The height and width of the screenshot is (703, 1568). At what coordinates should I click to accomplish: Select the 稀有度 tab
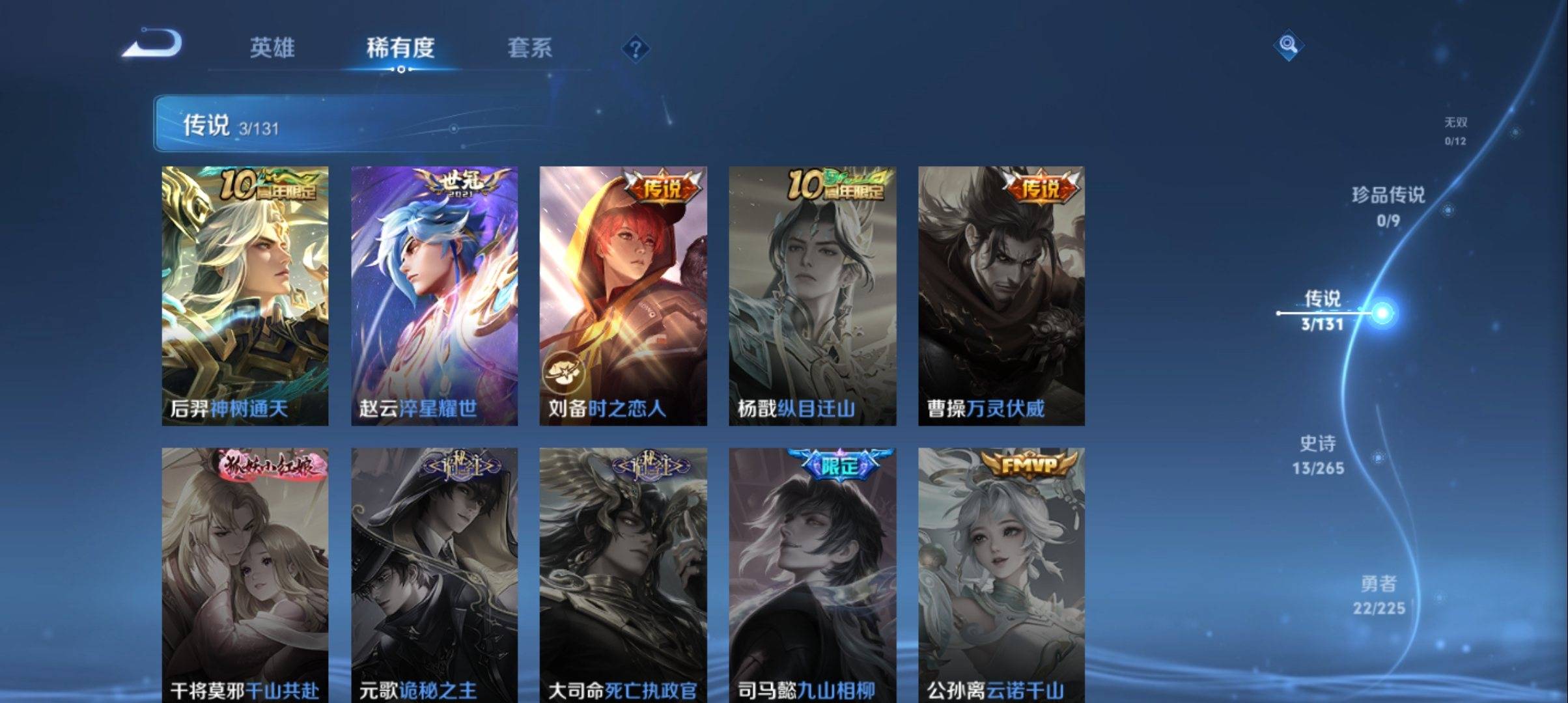(400, 48)
